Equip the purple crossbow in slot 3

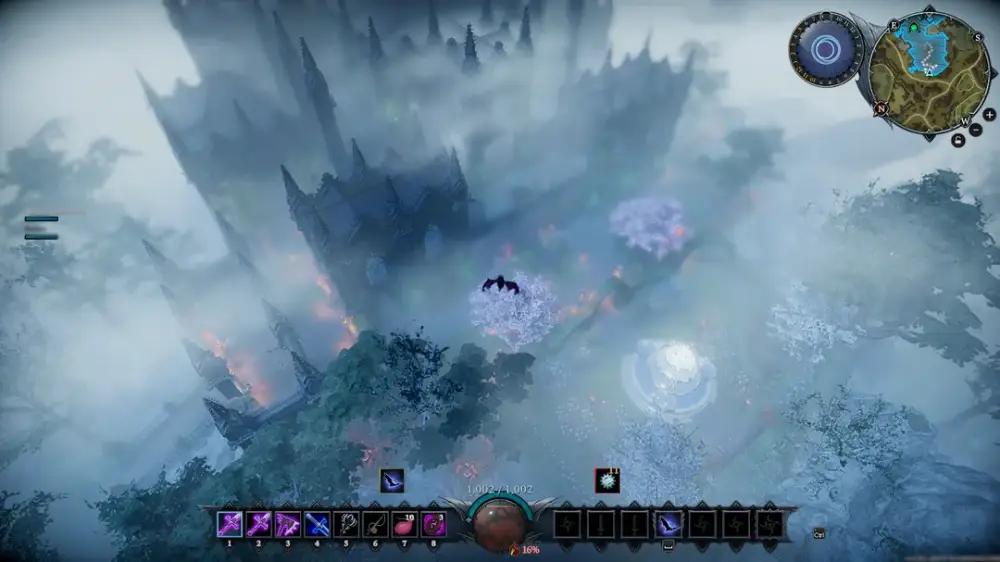pyautogui.click(x=288, y=523)
